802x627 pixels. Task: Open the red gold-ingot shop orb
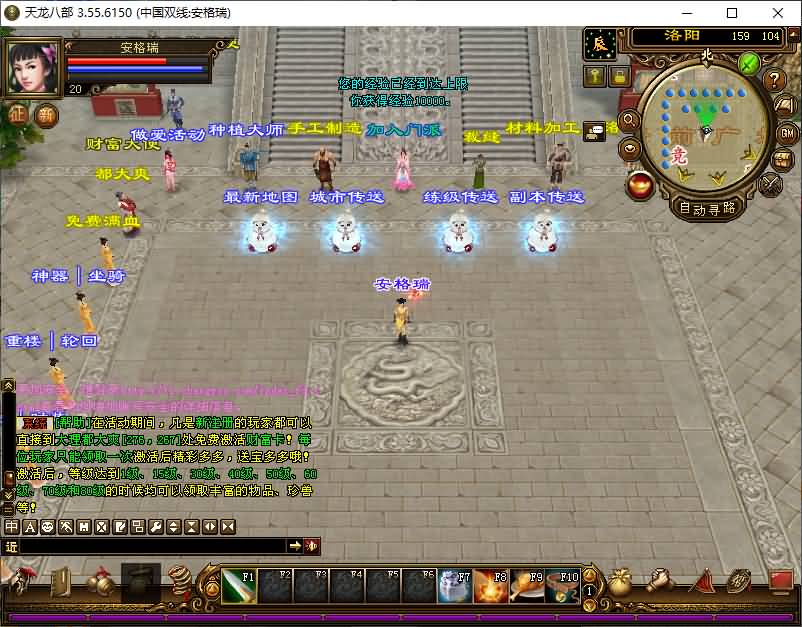(x=640, y=184)
